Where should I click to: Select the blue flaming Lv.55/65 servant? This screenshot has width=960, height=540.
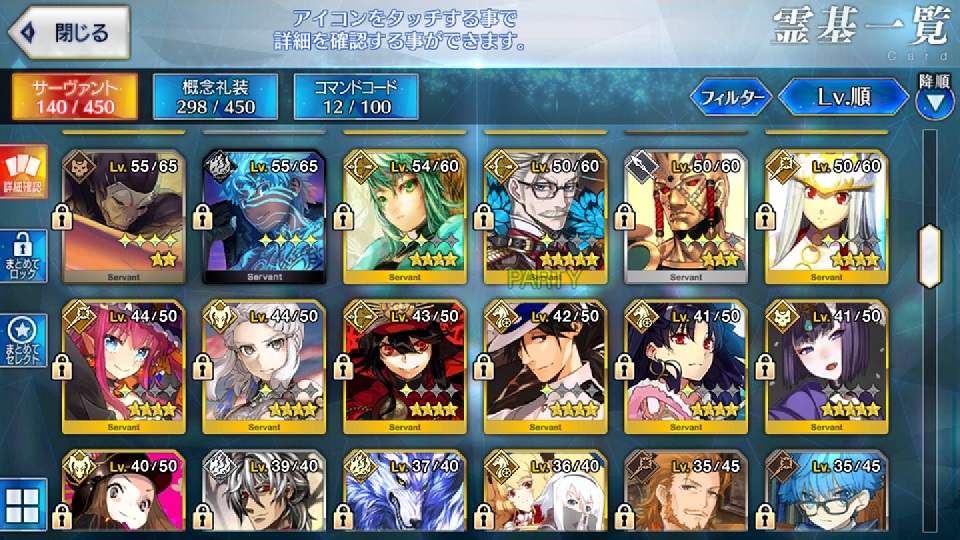[263, 215]
